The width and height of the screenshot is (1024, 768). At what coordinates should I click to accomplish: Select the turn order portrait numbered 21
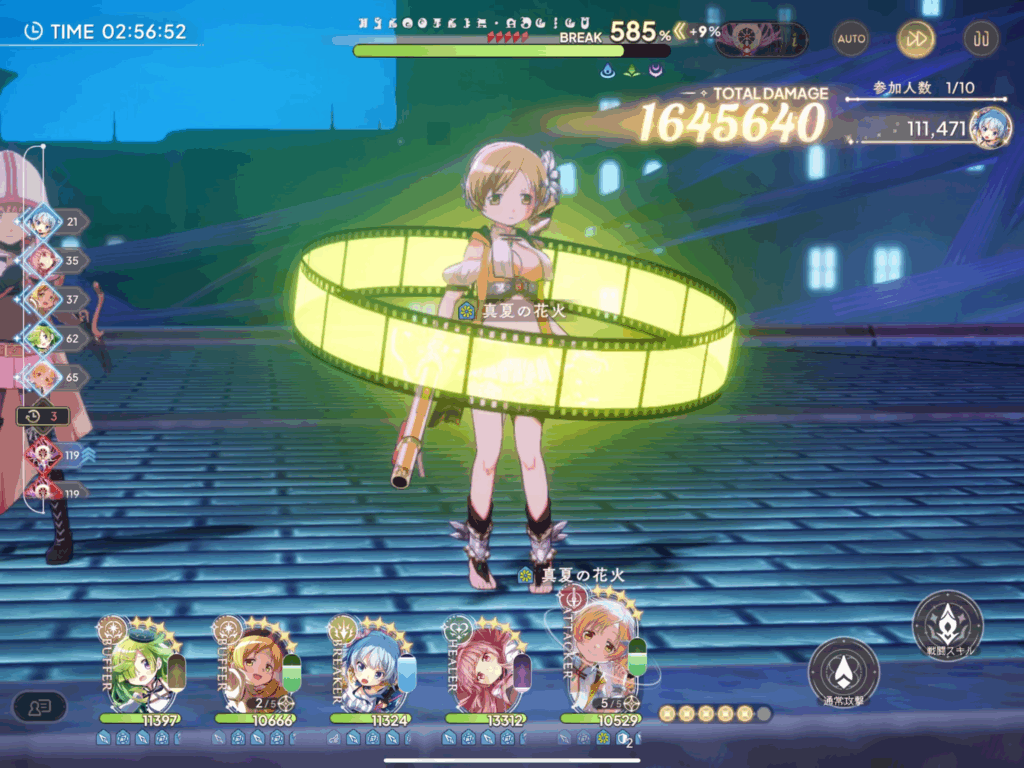[43, 221]
